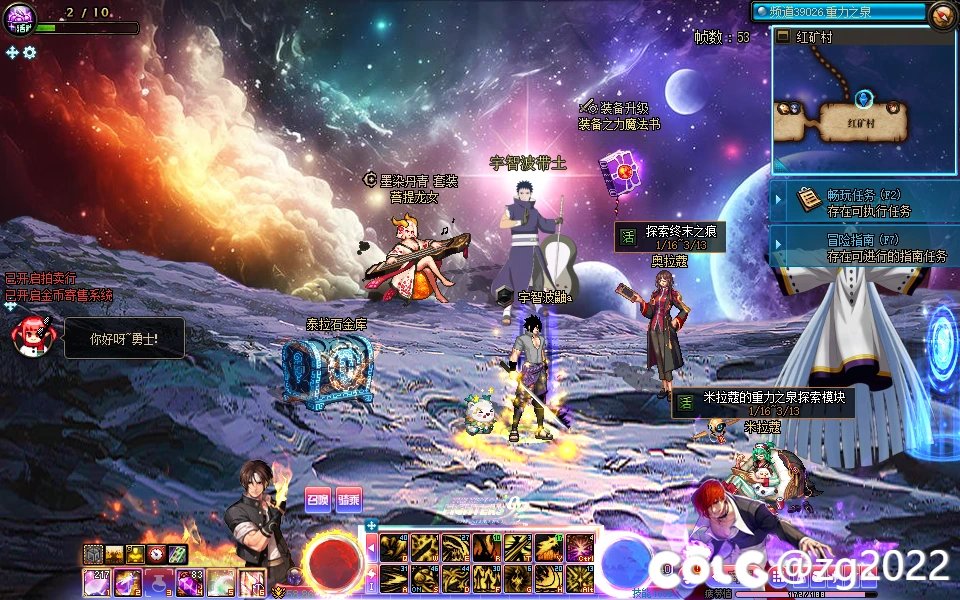Click the 骑乘 mount button
Viewport: 960px width, 600px height.
click(x=348, y=500)
